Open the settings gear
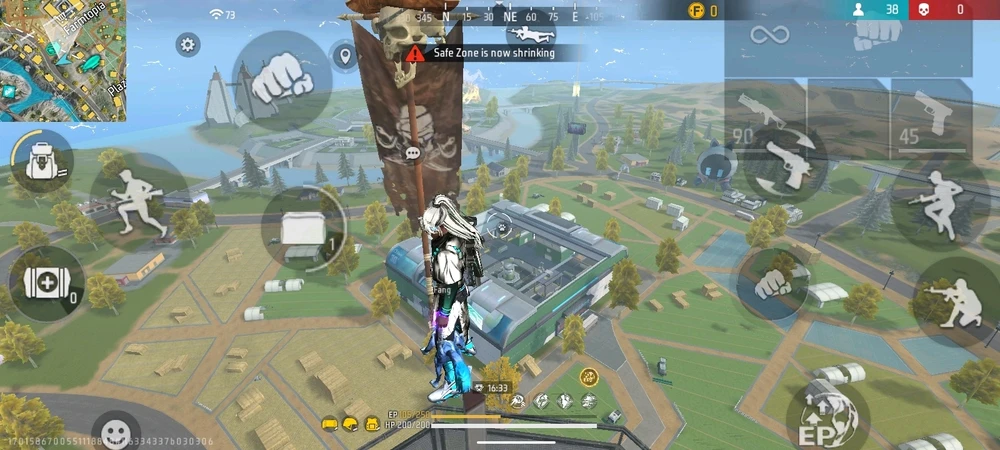Viewport: 1000px width, 450px height. pos(187,44)
